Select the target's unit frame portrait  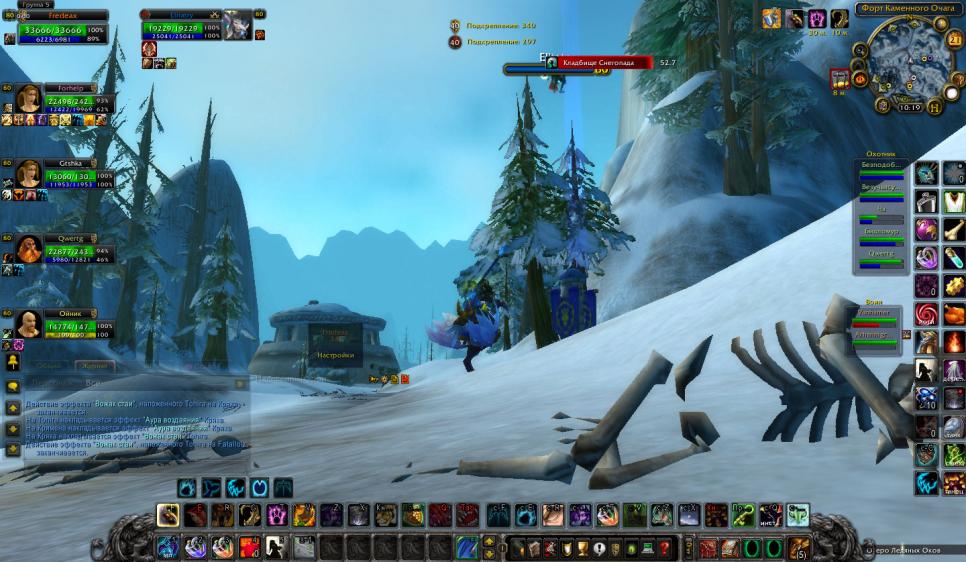[237, 25]
